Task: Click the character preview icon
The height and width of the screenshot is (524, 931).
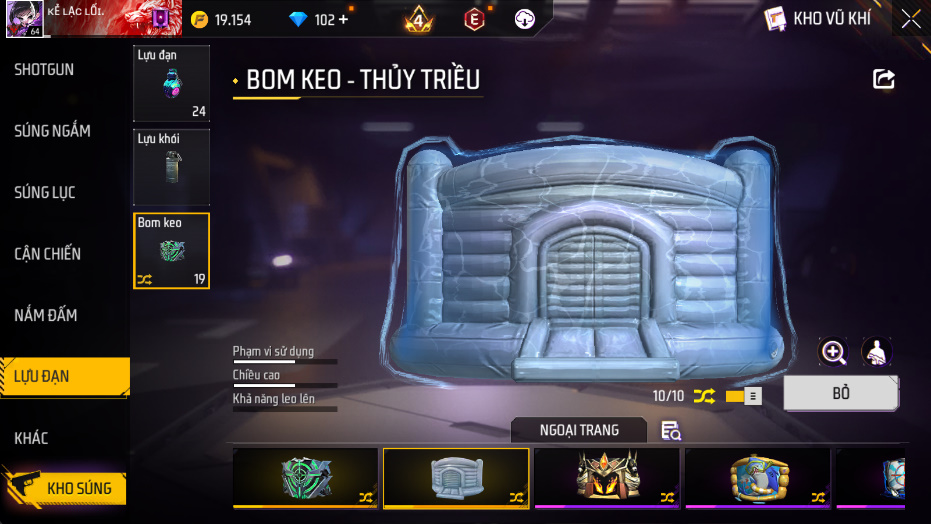Action: click(876, 352)
